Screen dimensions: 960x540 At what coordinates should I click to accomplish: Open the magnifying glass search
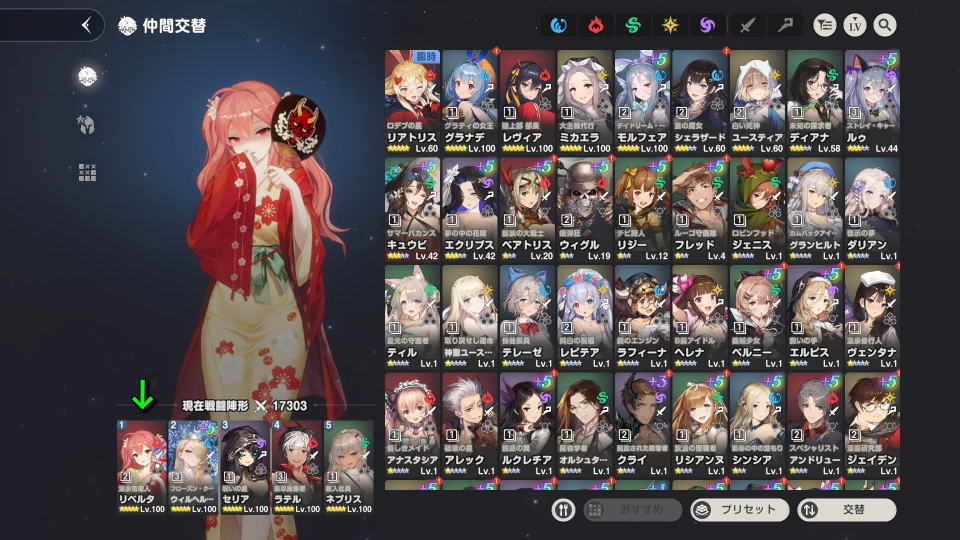click(884, 25)
